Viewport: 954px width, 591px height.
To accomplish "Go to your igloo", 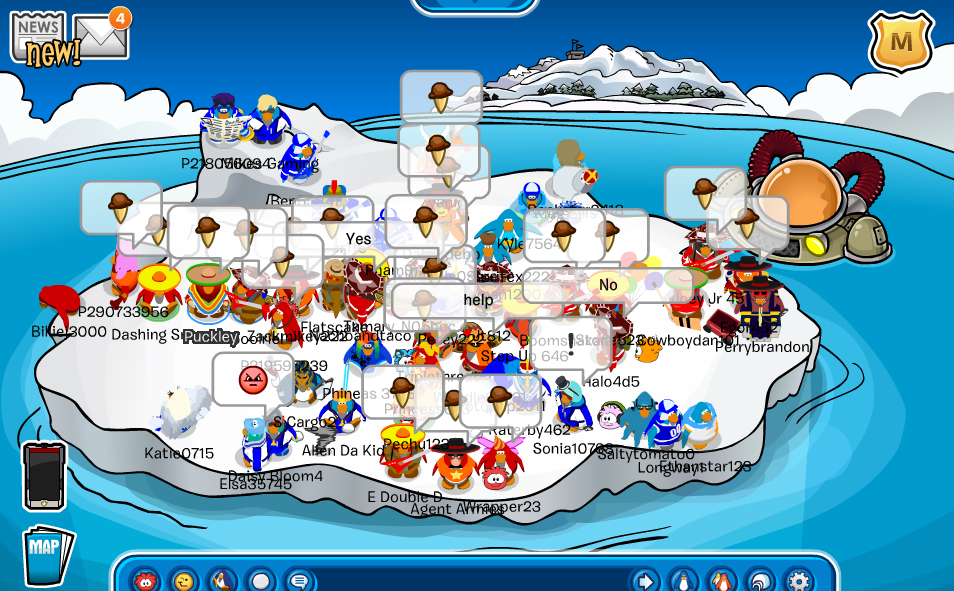I will (x=760, y=580).
